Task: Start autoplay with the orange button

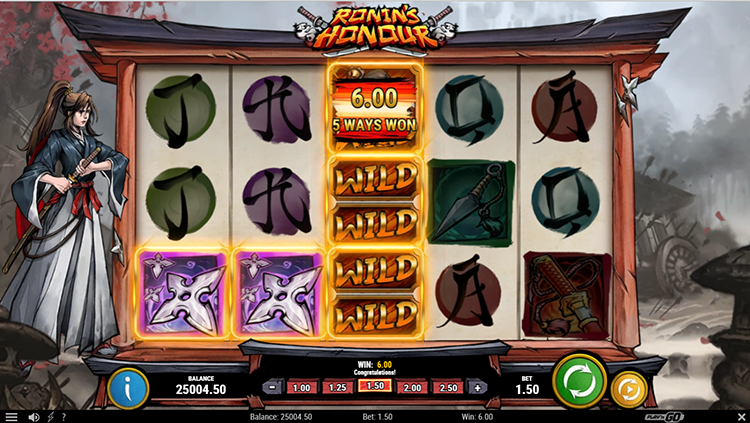Action: point(628,387)
